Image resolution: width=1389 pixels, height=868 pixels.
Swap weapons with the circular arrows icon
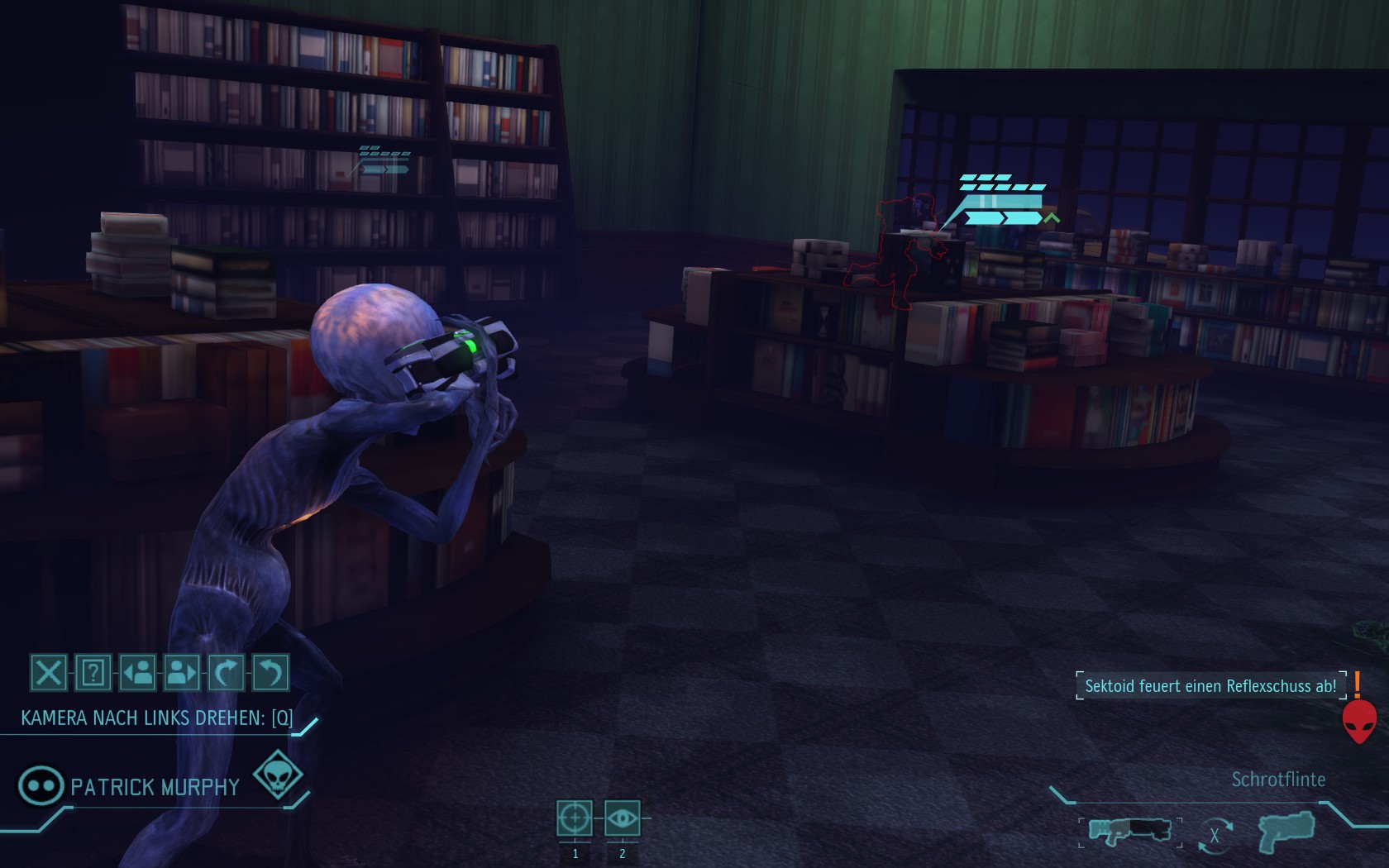[x=1214, y=835]
